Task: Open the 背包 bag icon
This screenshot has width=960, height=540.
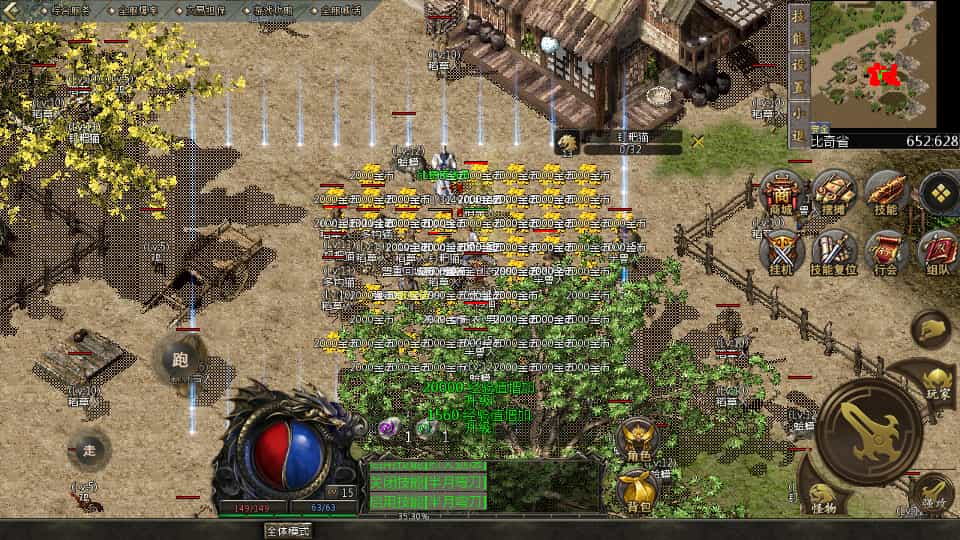Action: (636, 490)
